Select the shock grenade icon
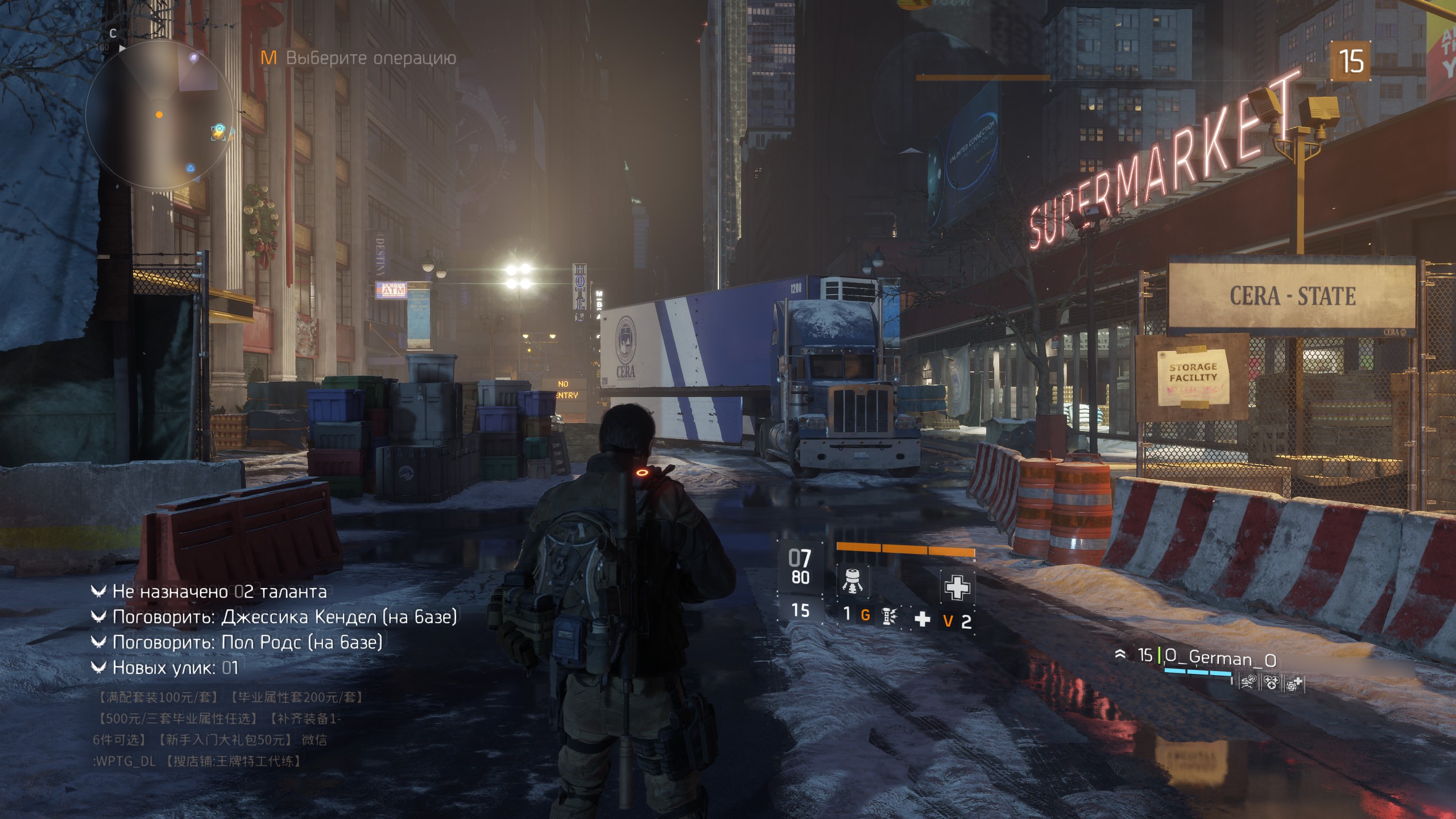The width and height of the screenshot is (1456, 819). point(888,616)
